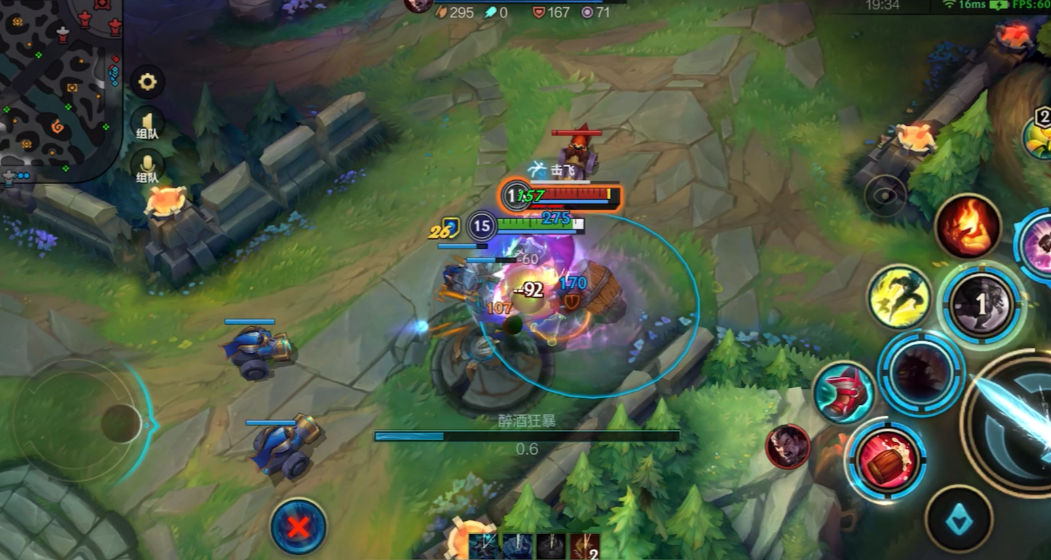The width and height of the screenshot is (1051, 560).
Task: Use the red boot kick ability
Action: click(x=842, y=392)
